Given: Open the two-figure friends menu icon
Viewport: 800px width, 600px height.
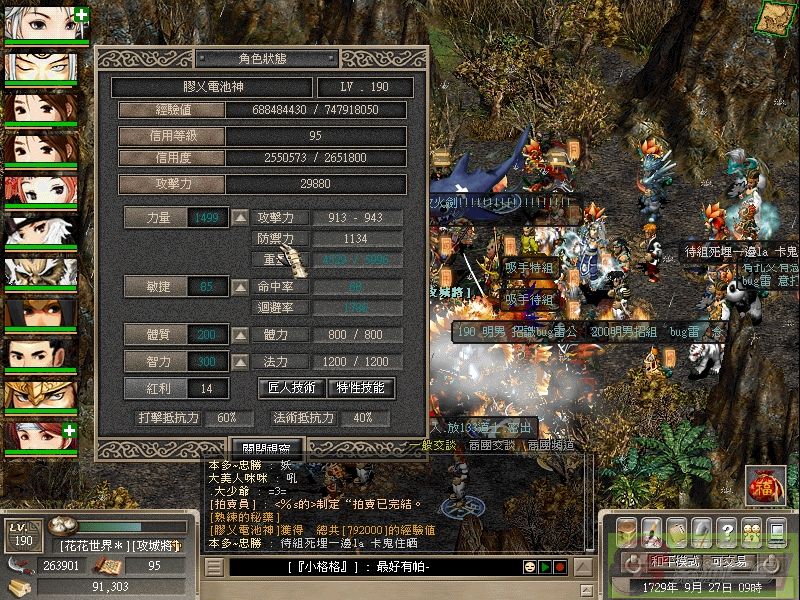Looking at the screenshot, I should click(x=750, y=530).
